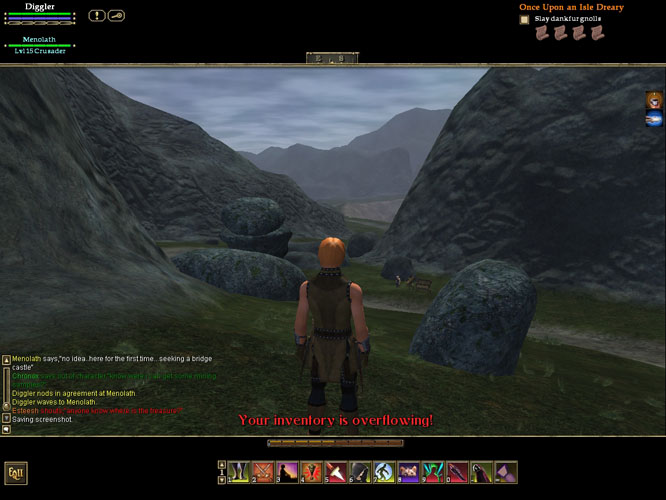Open the EQII main menu button
Image resolution: width=666 pixels, height=500 pixels.
[x=15, y=473]
